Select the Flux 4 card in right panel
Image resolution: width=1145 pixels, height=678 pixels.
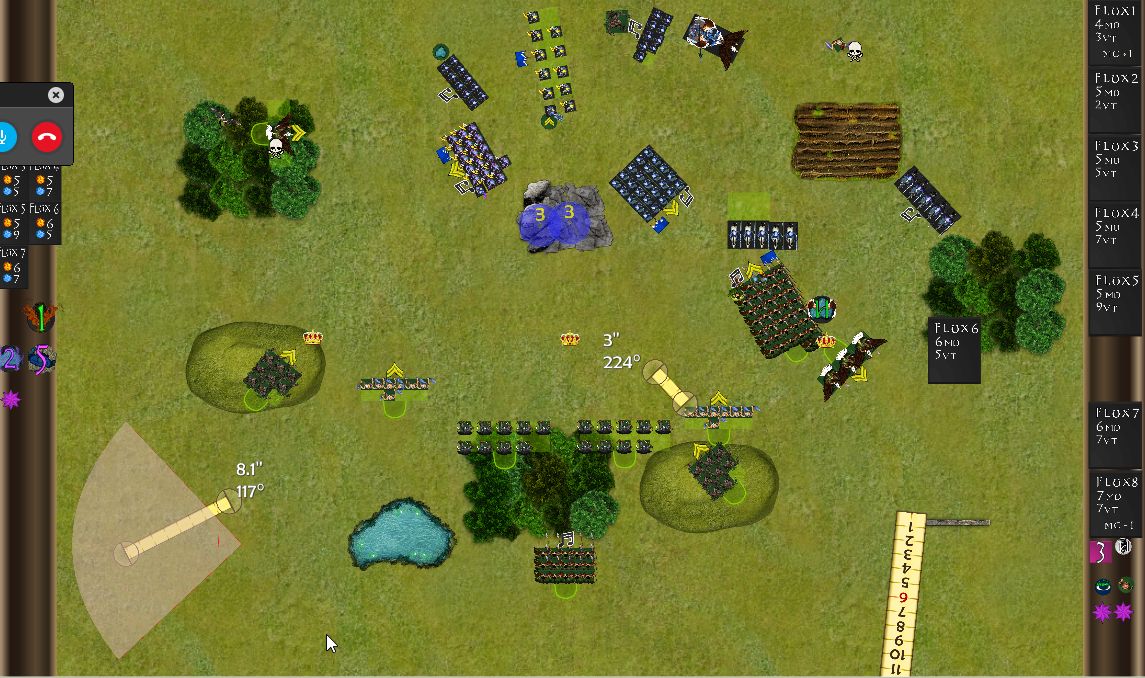pyautogui.click(x=1116, y=233)
